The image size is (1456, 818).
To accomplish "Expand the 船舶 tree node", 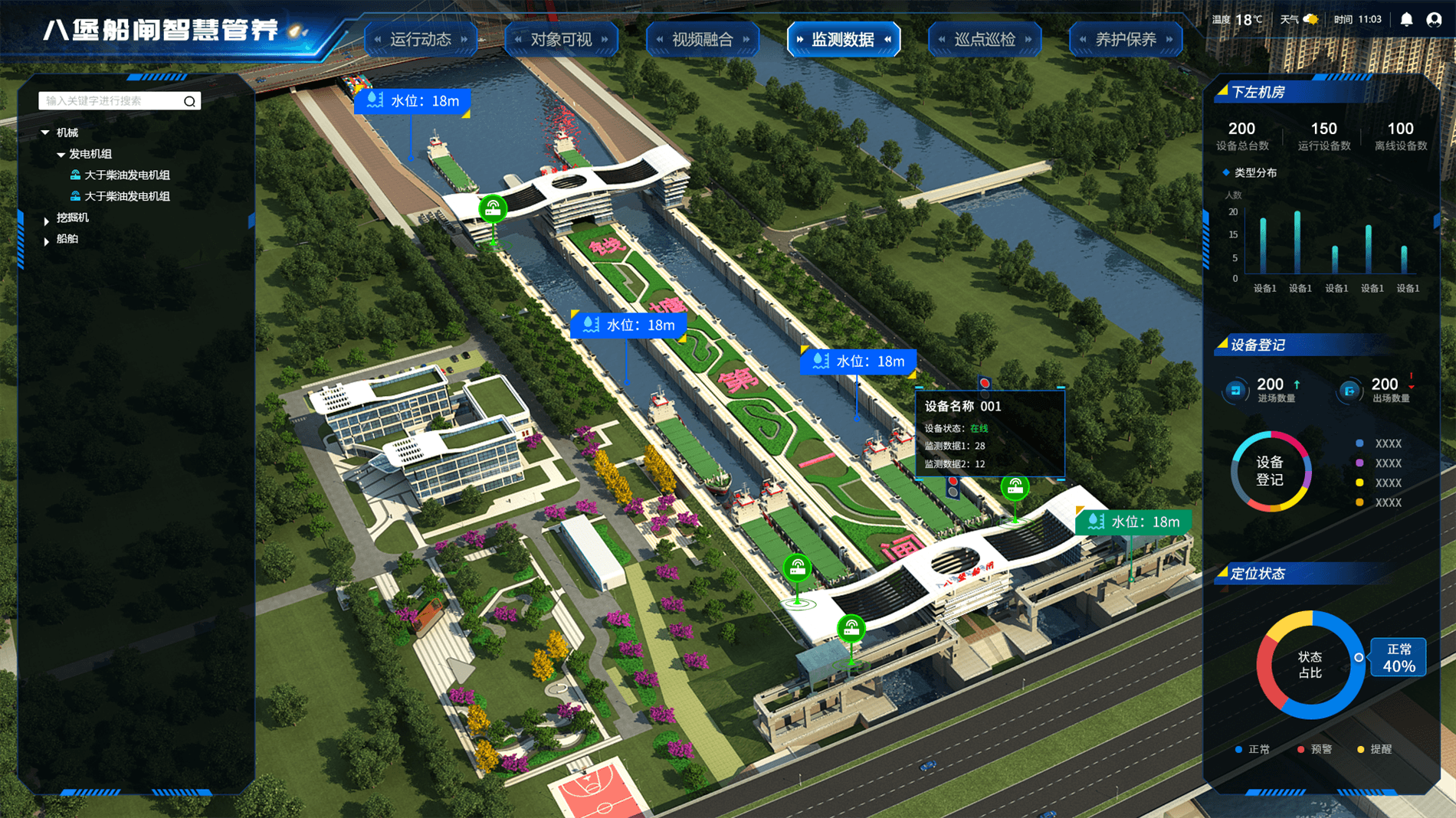I will pos(47,241).
